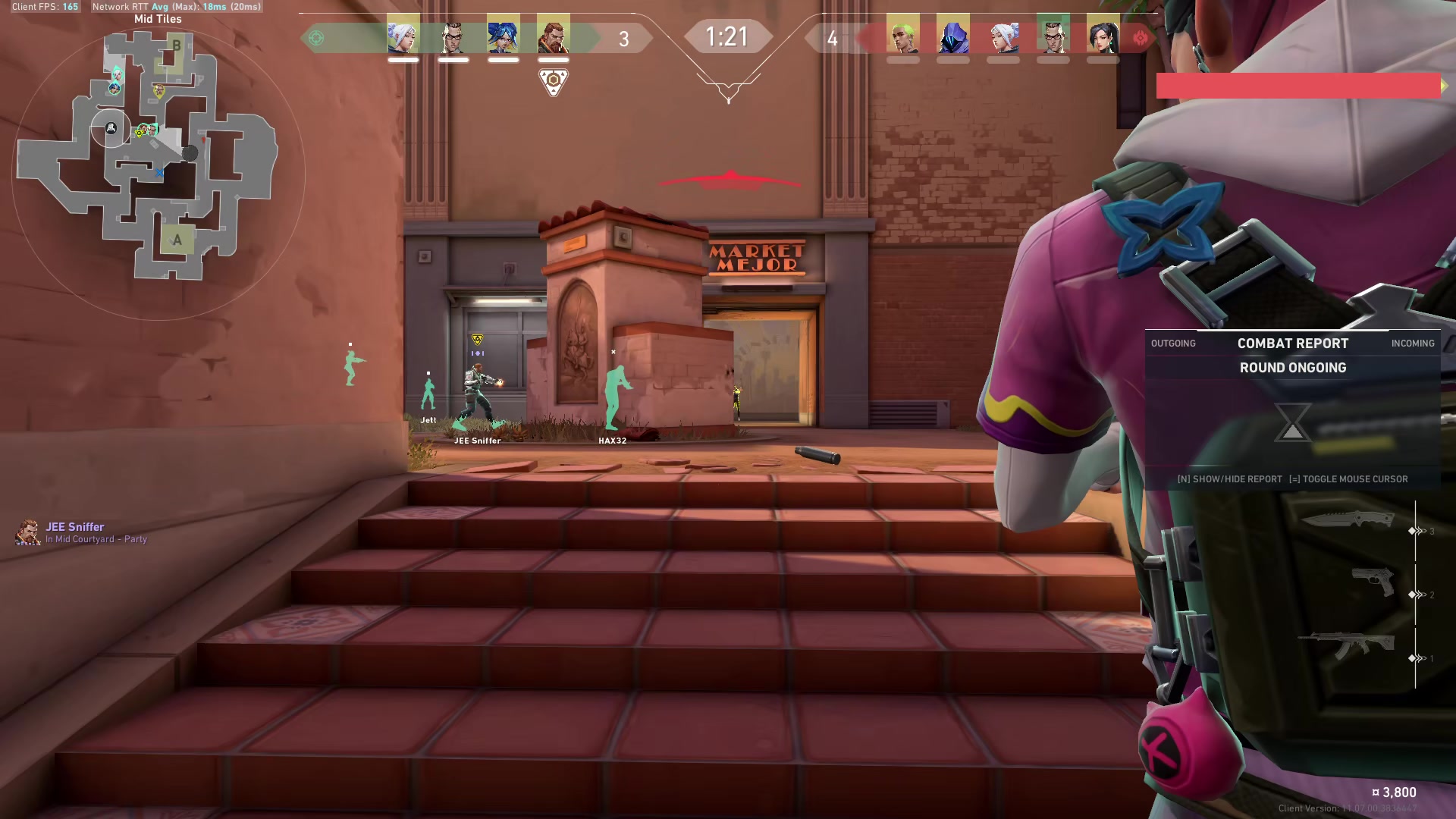Click Brimstone's portrait on the green team

pyautogui.click(x=553, y=36)
